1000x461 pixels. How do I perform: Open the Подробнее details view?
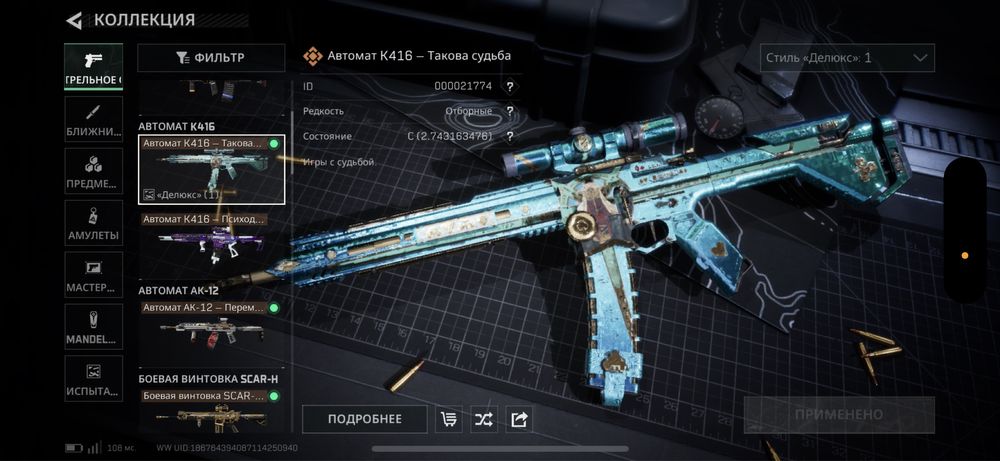click(x=364, y=419)
